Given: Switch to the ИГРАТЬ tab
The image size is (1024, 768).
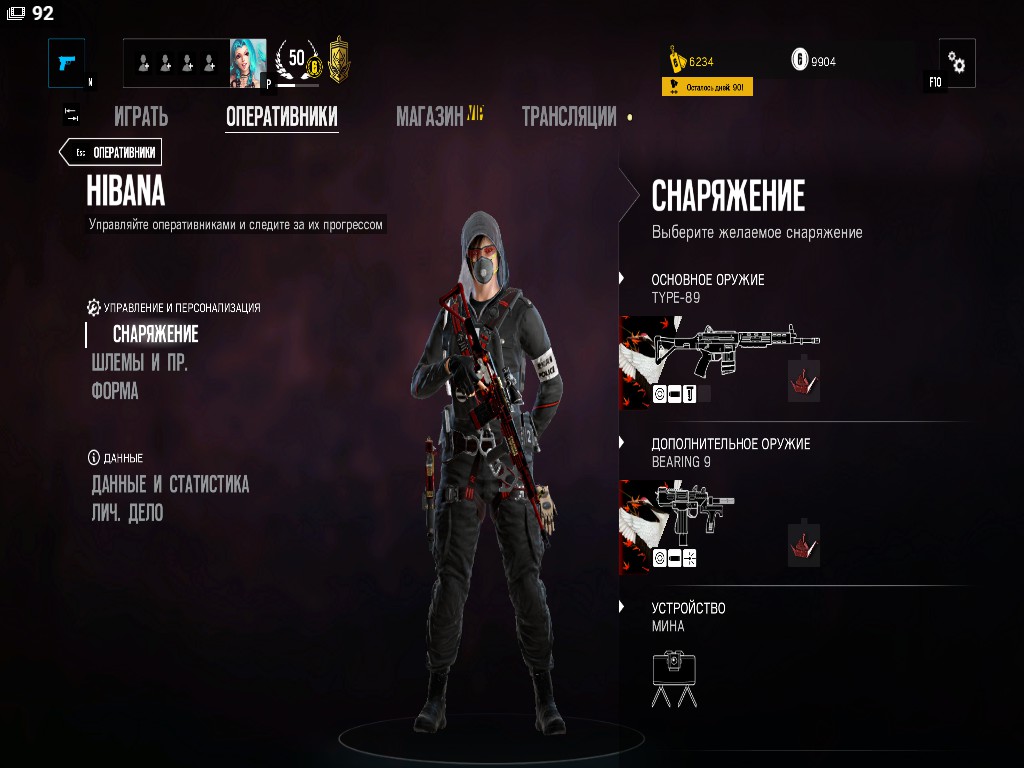Looking at the screenshot, I should point(140,117).
